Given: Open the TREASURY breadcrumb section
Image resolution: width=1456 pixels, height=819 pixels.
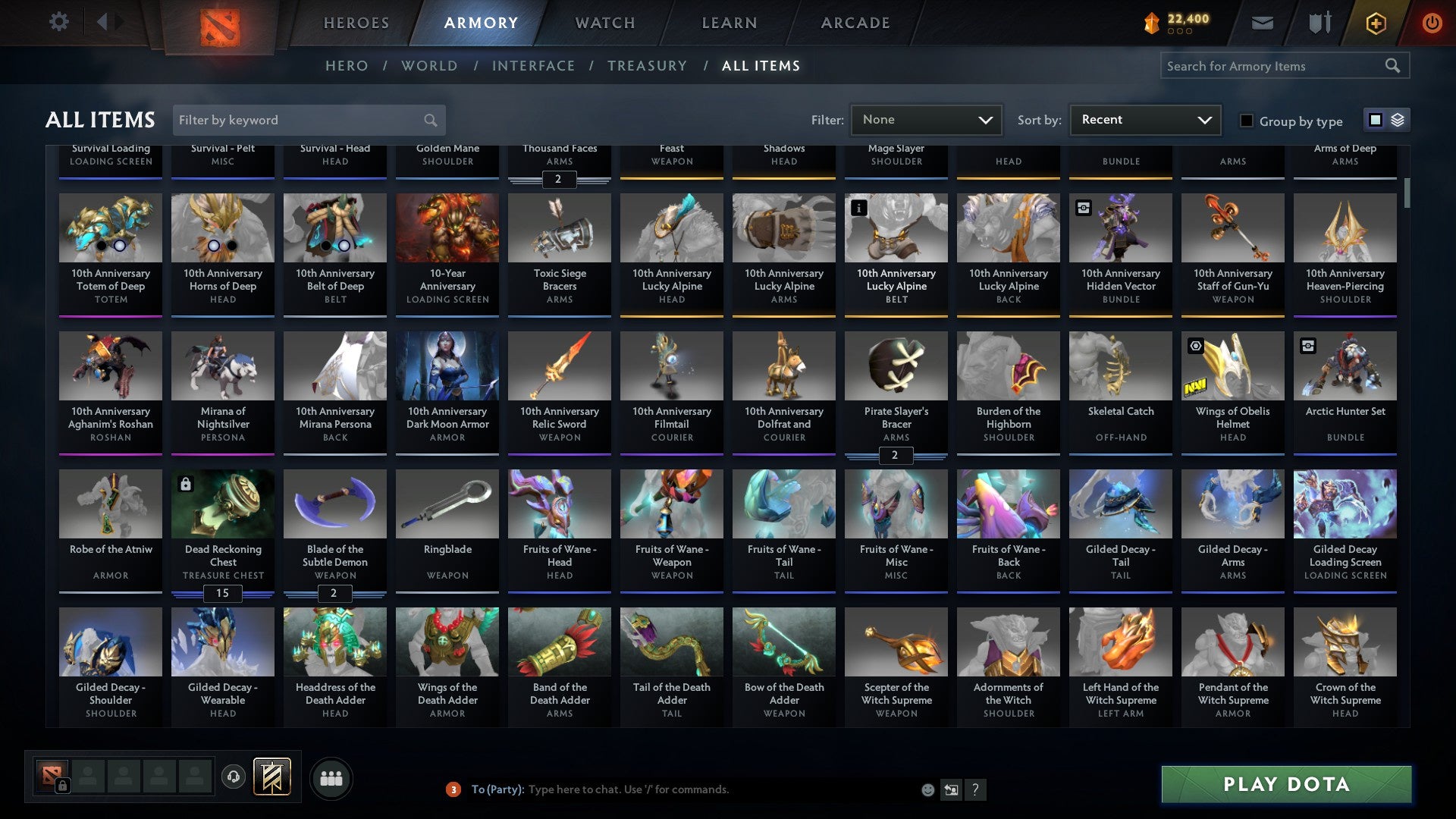Looking at the screenshot, I should tap(648, 66).
